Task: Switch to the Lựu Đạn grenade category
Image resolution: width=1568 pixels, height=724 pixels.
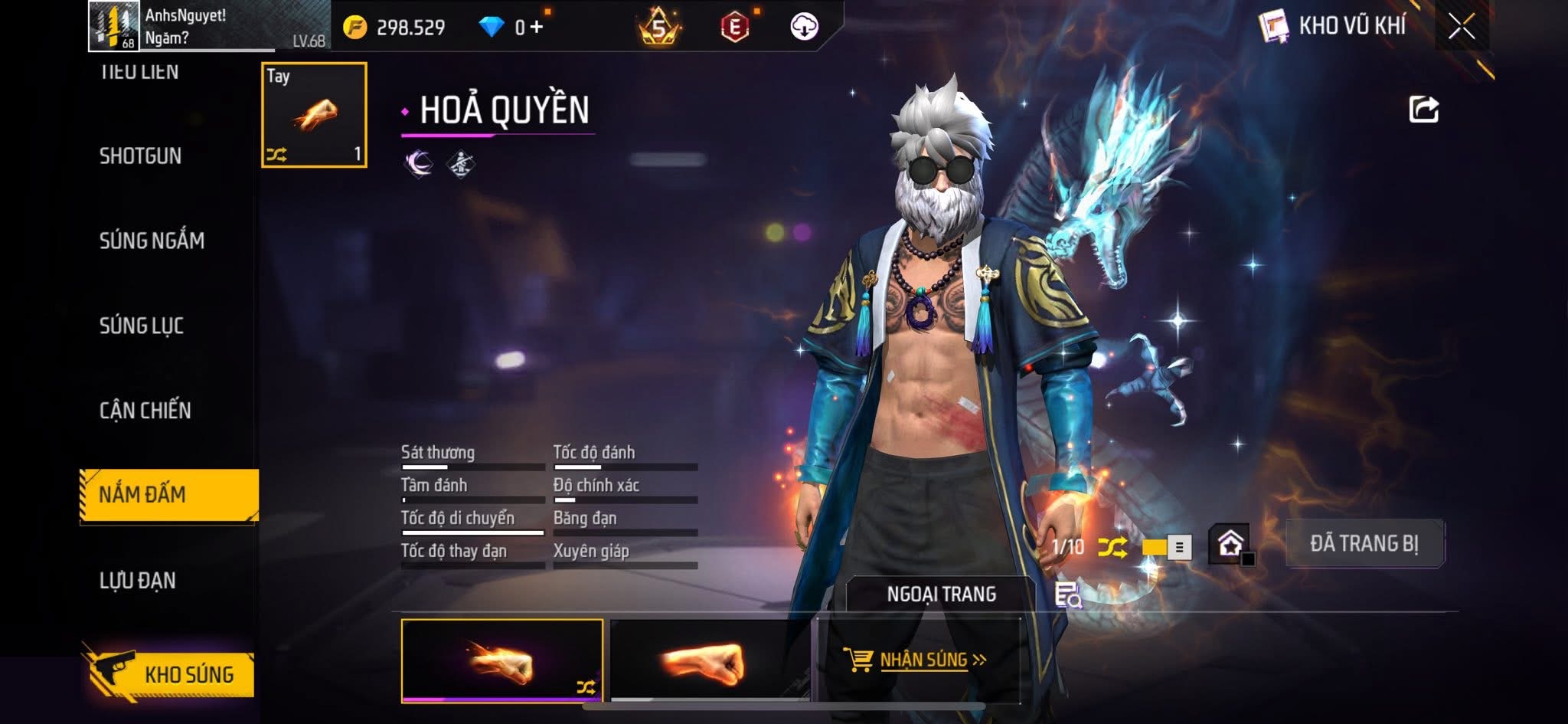Action: click(x=138, y=581)
